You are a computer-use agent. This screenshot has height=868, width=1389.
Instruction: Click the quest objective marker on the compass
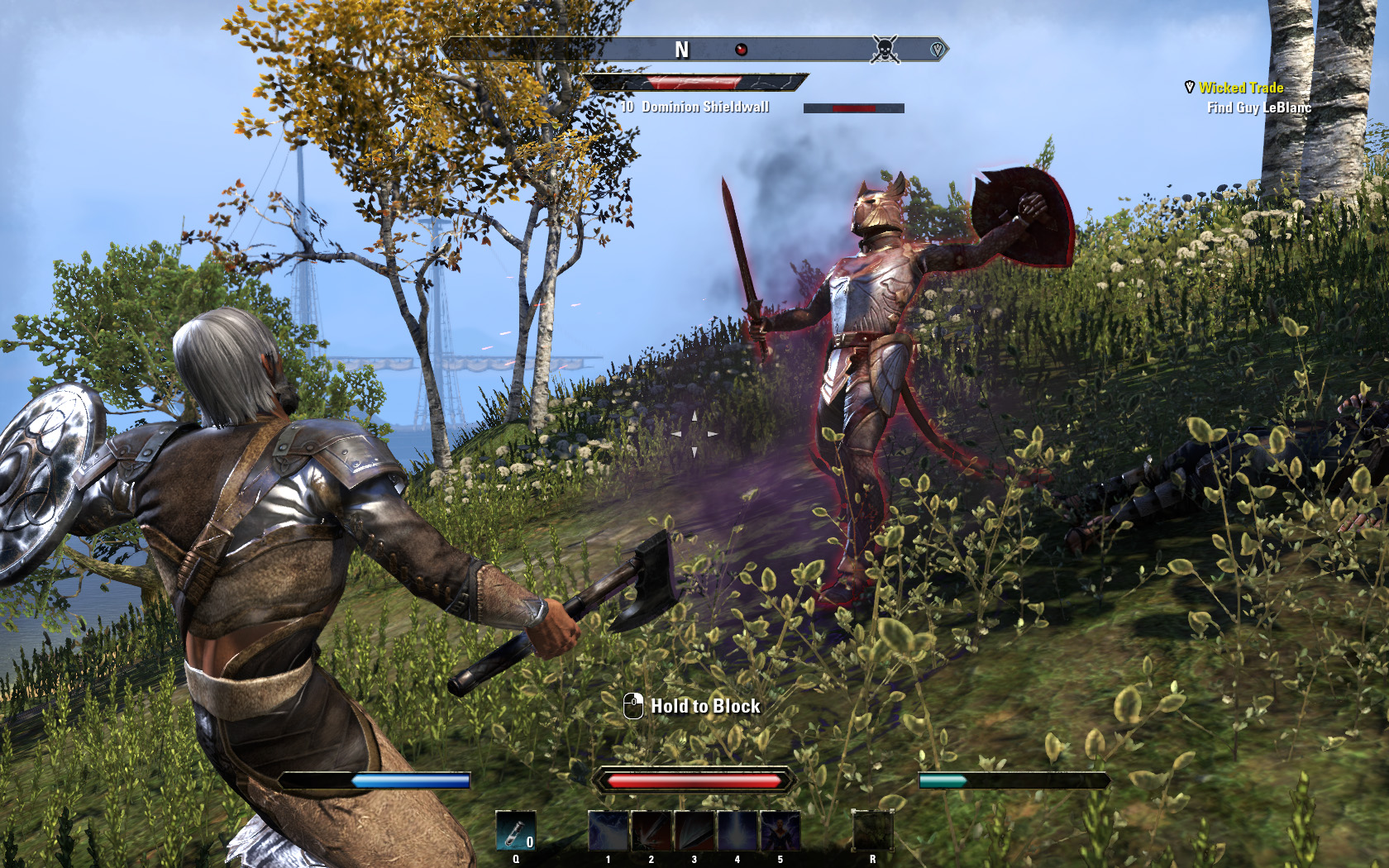click(x=937, y=50)
